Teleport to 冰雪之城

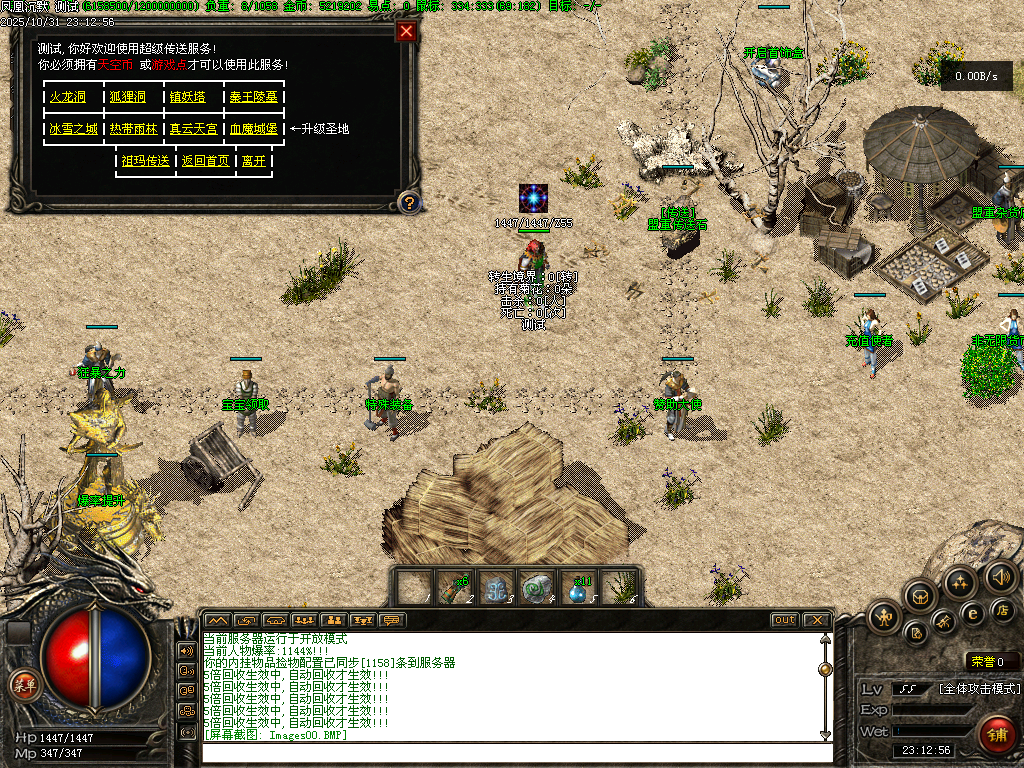[x=74, y=129]
